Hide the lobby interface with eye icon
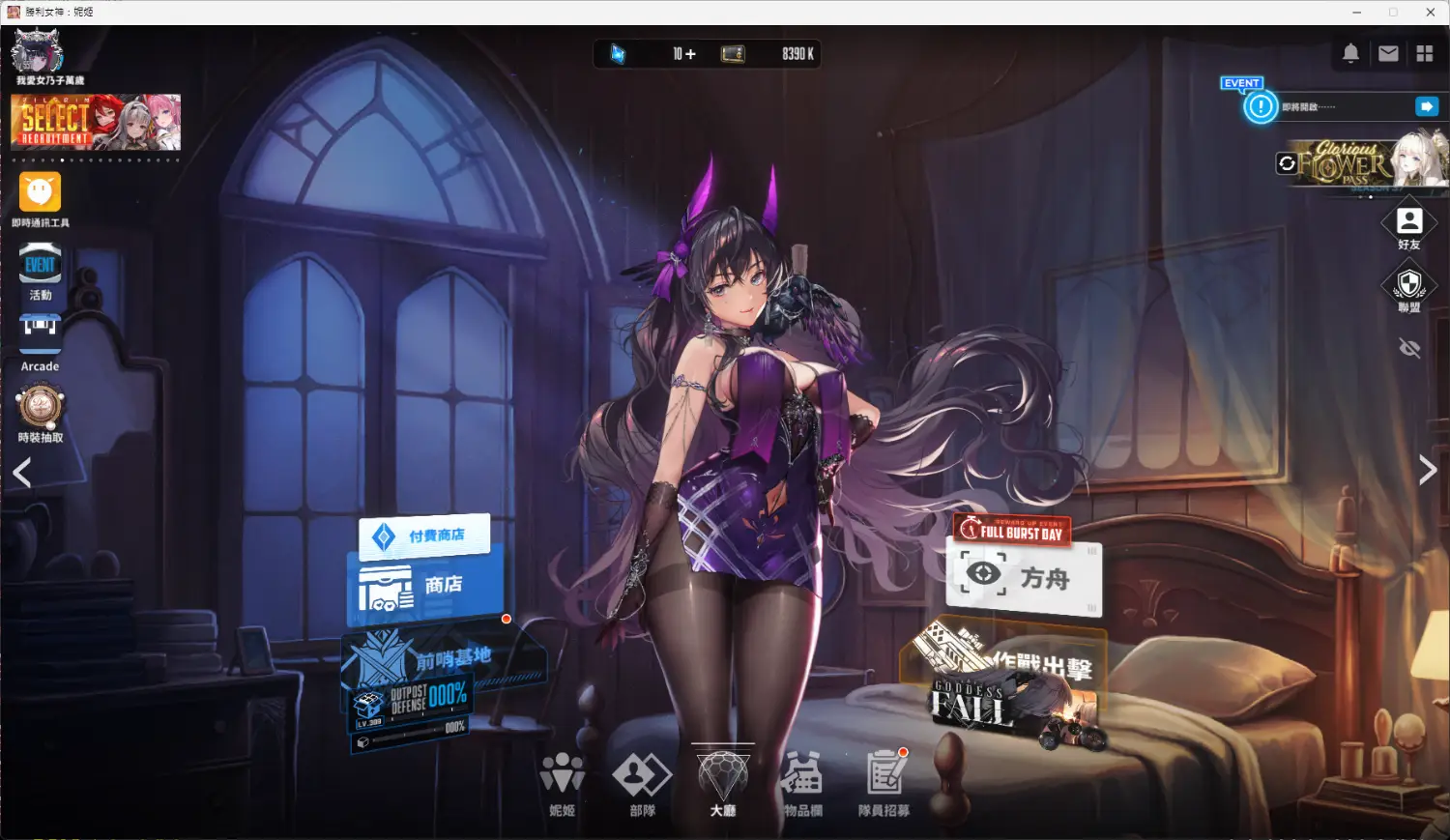Image resolution: width=1450 pixels, height=840 pixels. [1409, 348]
